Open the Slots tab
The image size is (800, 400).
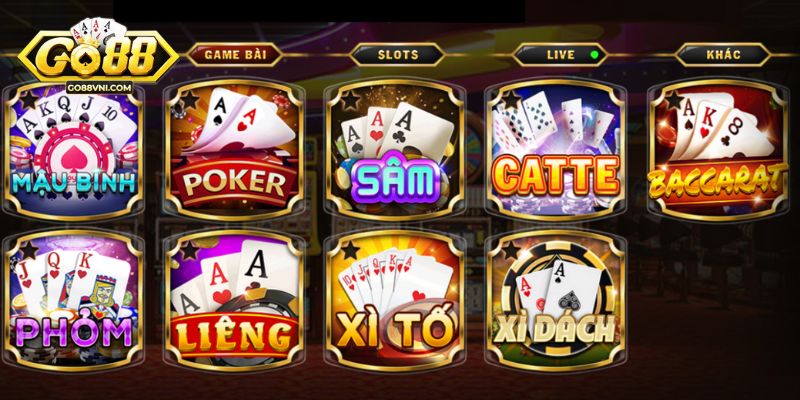(x=398, y=54)
